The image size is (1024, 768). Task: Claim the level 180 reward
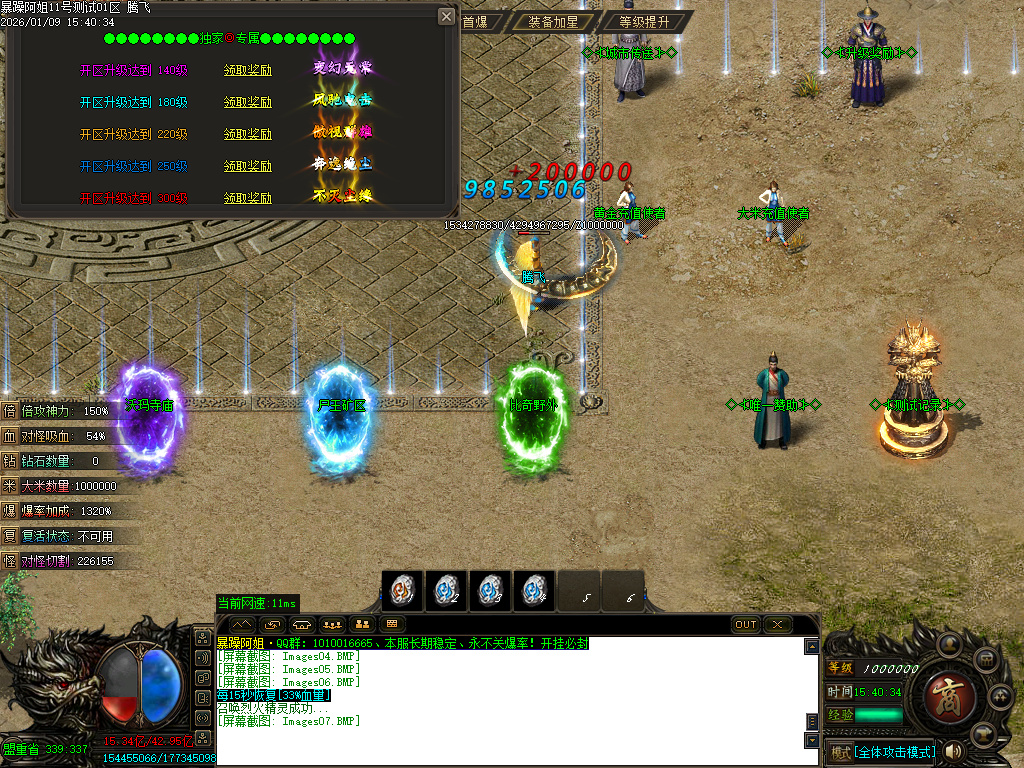point(247,102)
